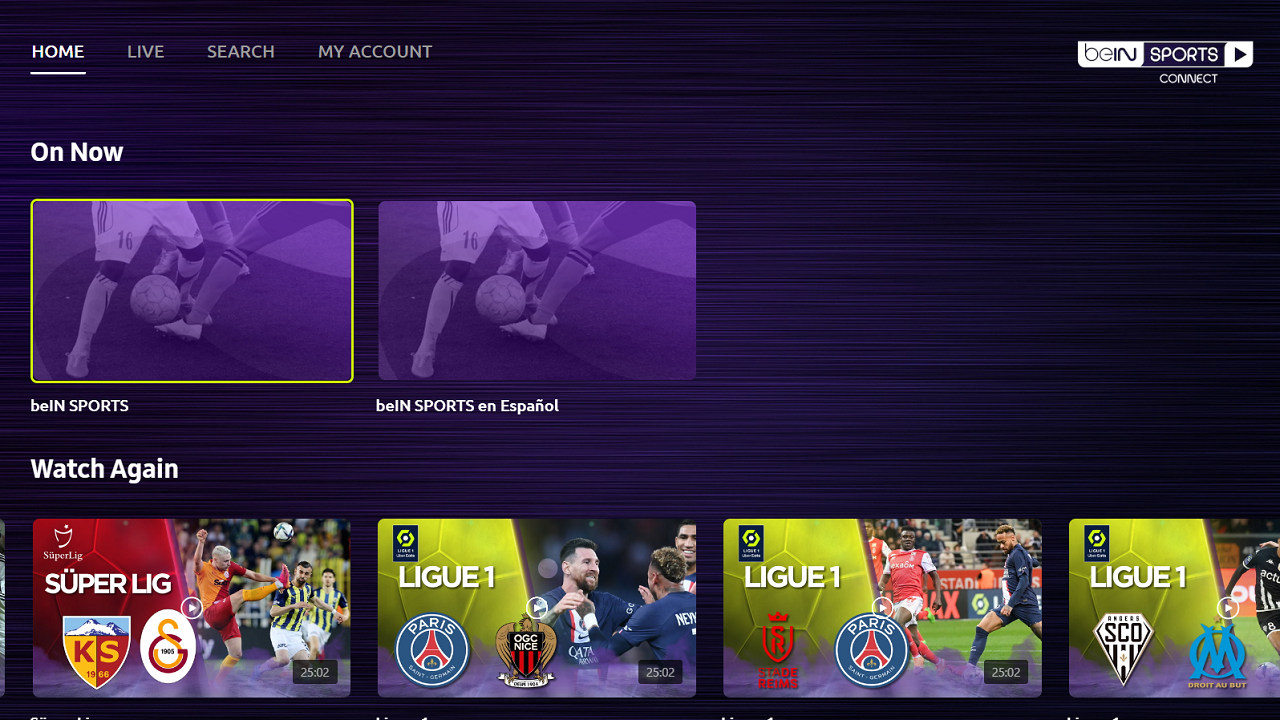This screenshot has width=1280, height=720.
Task: Click the HOME navigation link
Action: pyautogui.click(x=57, y=51)
